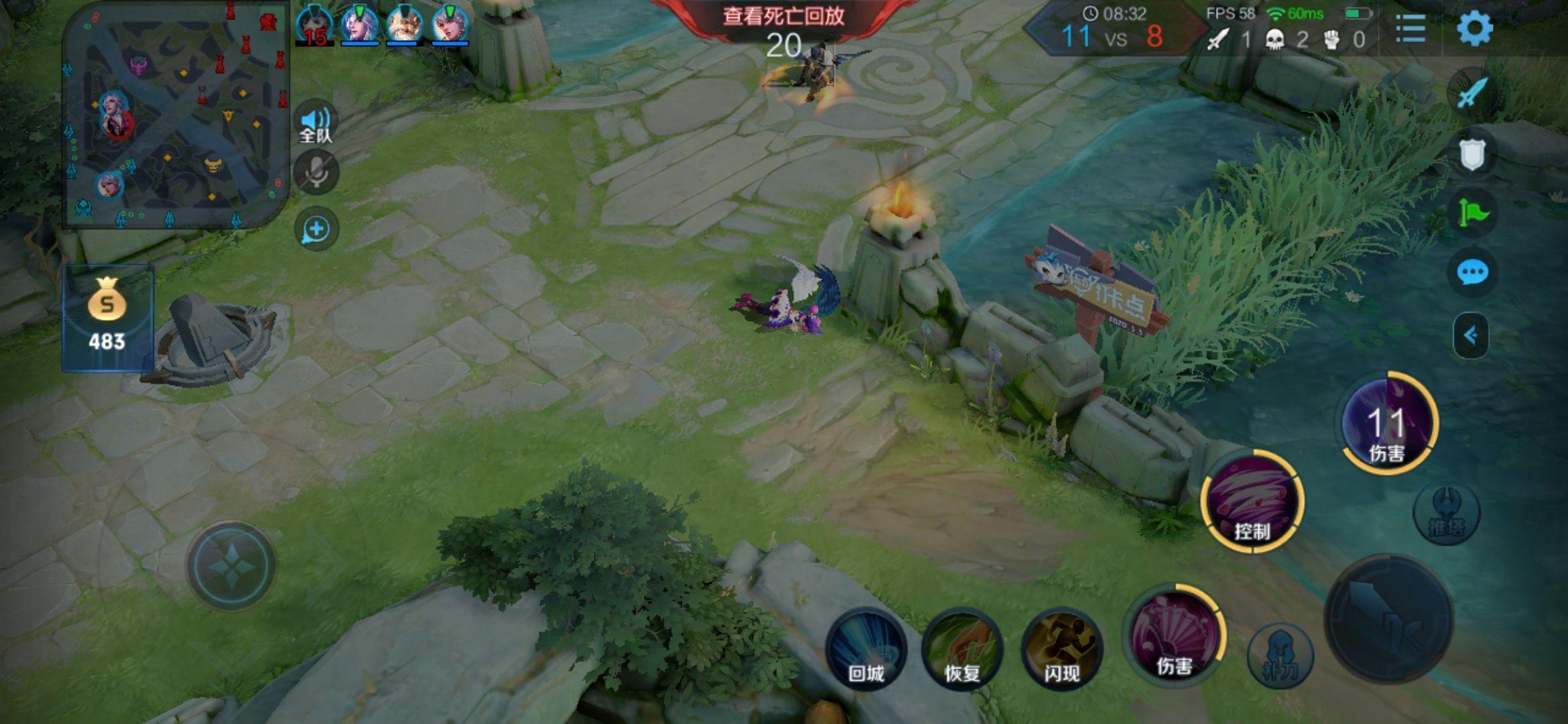Cast the 闪现 flash spell

(x=1061, y=649)
